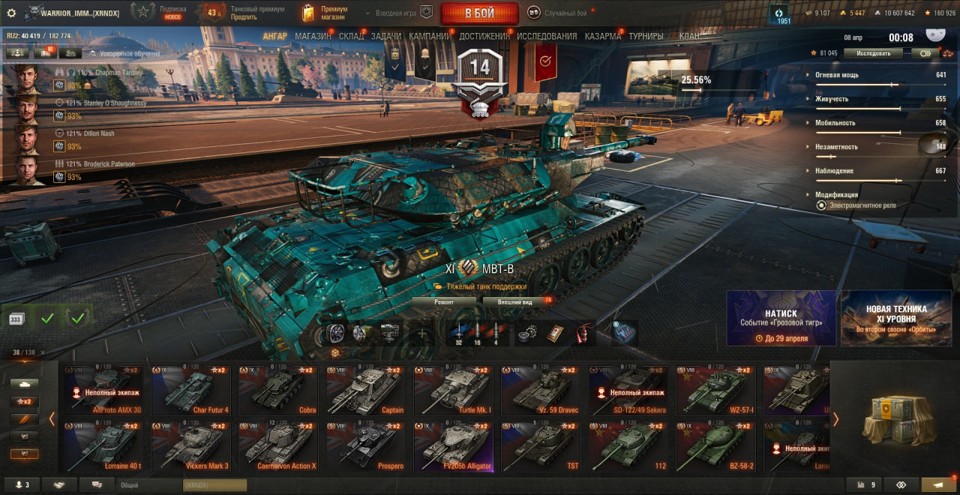The image size is (960, 495).
Task: Select the Vickers Mark 3 tank
Action: click(191, 446)
